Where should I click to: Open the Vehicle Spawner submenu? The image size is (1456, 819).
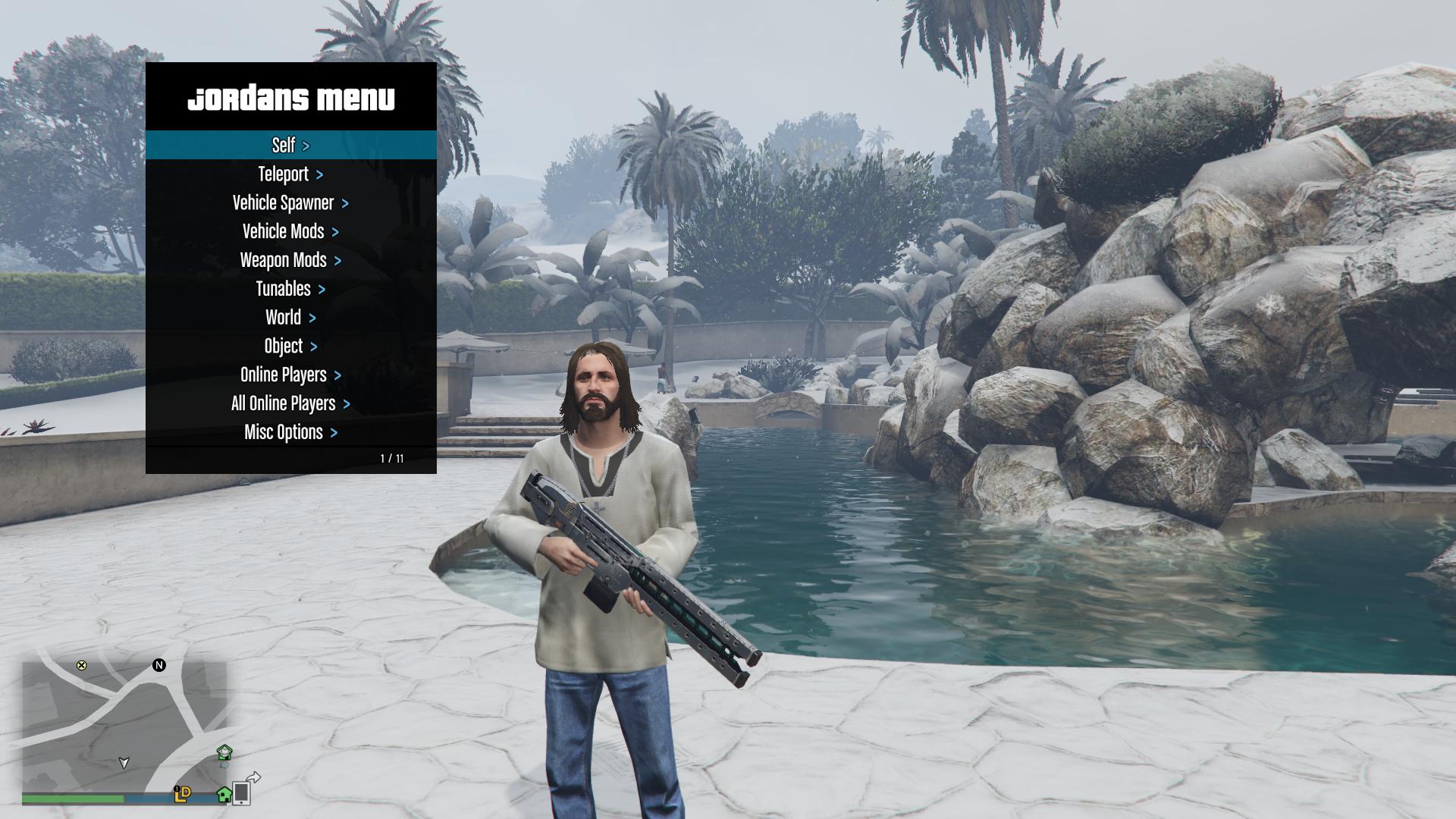290,203
